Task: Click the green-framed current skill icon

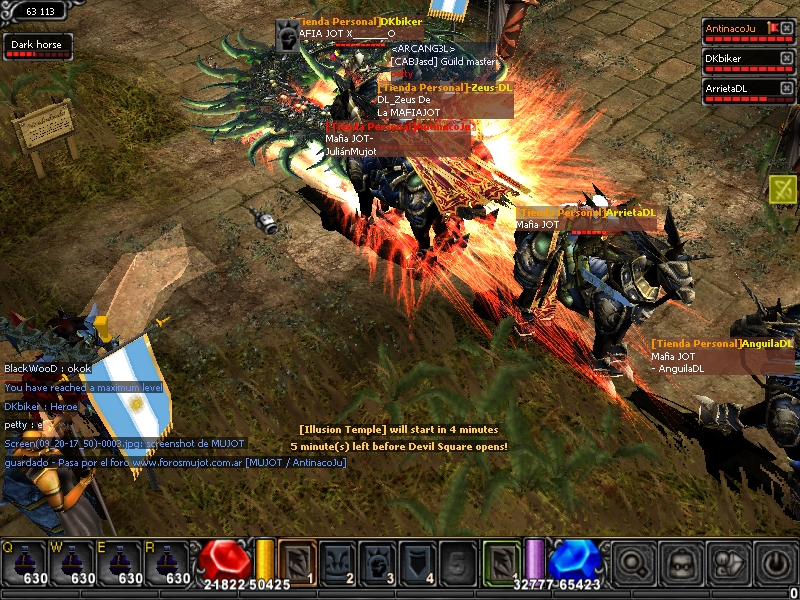Action: (502, 561)
